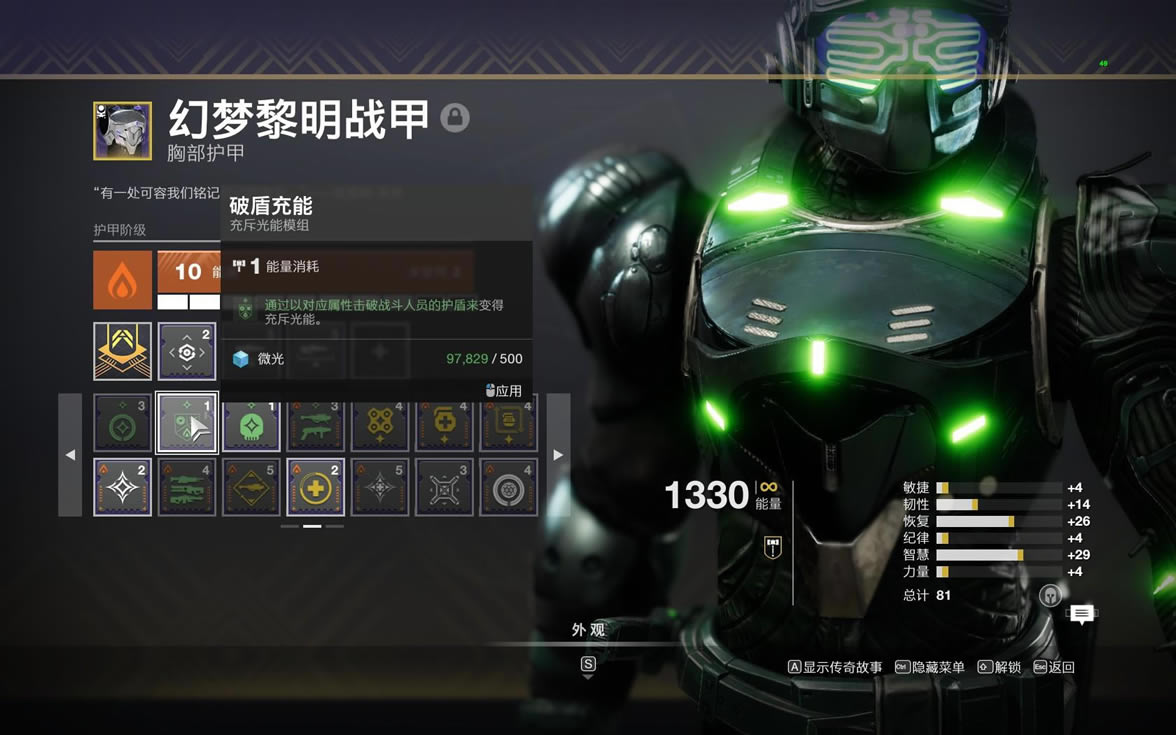Open the golden chevron armor socket
This screenshot has height=735, width=1176.
[x=123, y=351]
